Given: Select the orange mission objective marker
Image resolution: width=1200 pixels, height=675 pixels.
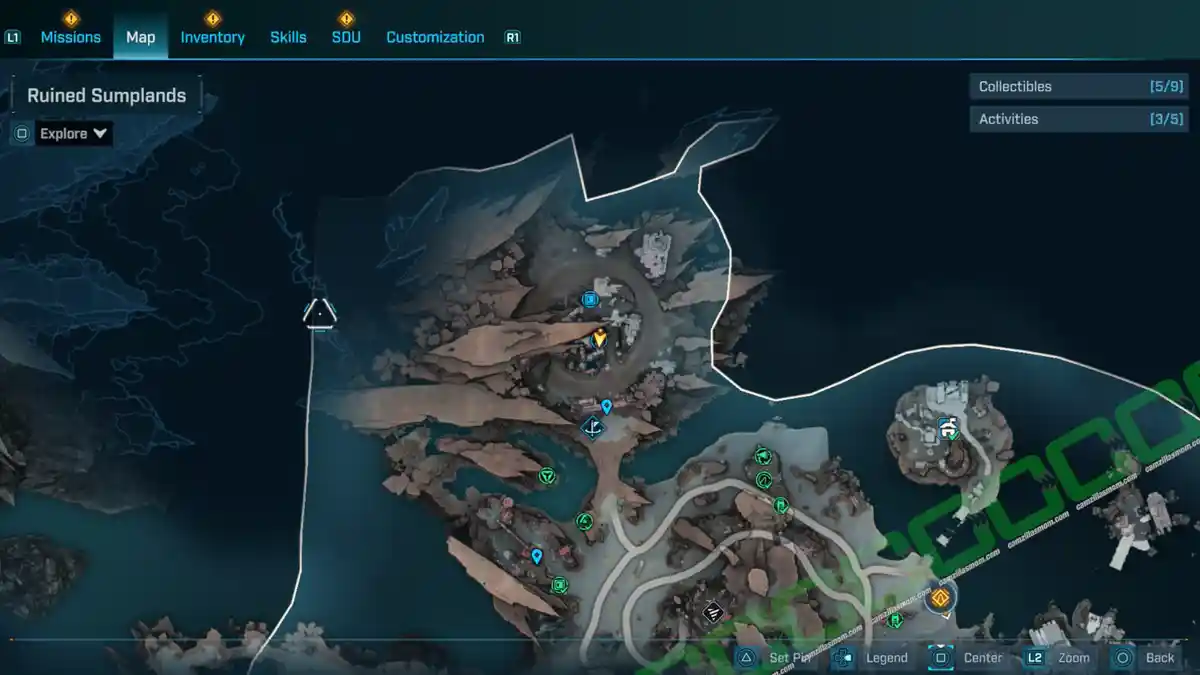Looking at the screenshot, I should [x=599, y=338].
